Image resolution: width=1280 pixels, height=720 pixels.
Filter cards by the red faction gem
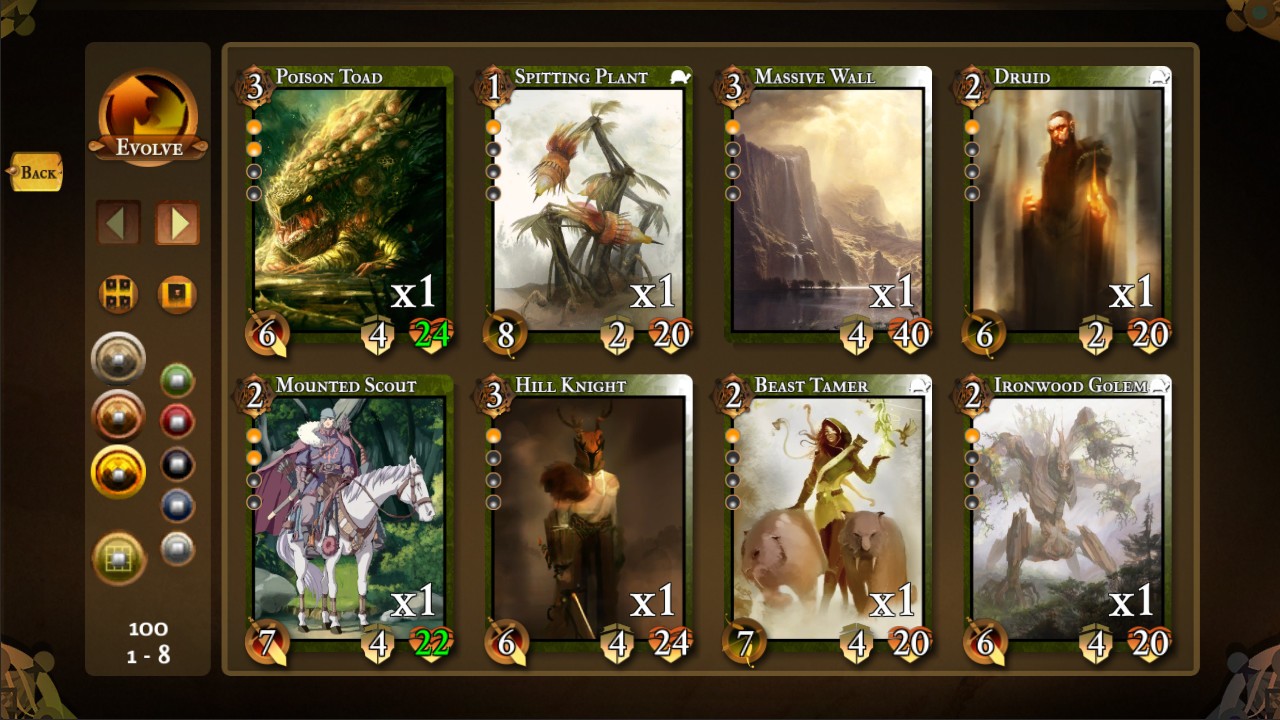(x=177, y=422)
